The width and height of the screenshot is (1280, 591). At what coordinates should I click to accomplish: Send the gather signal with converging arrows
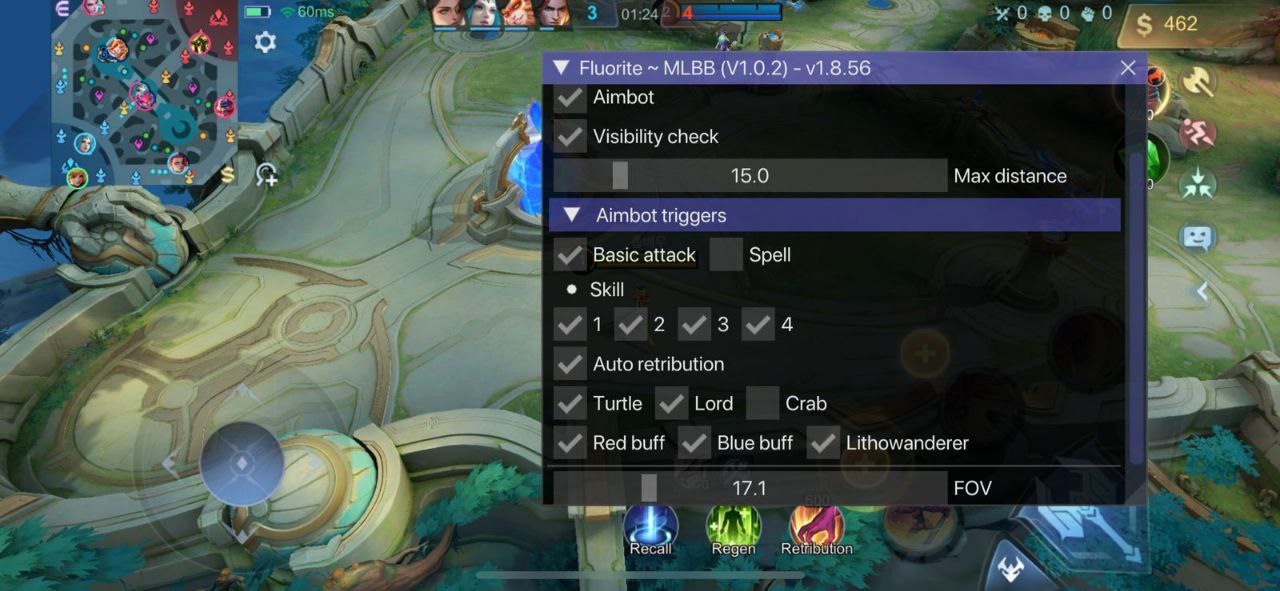pyautogui.click(x=1196, y=184)
